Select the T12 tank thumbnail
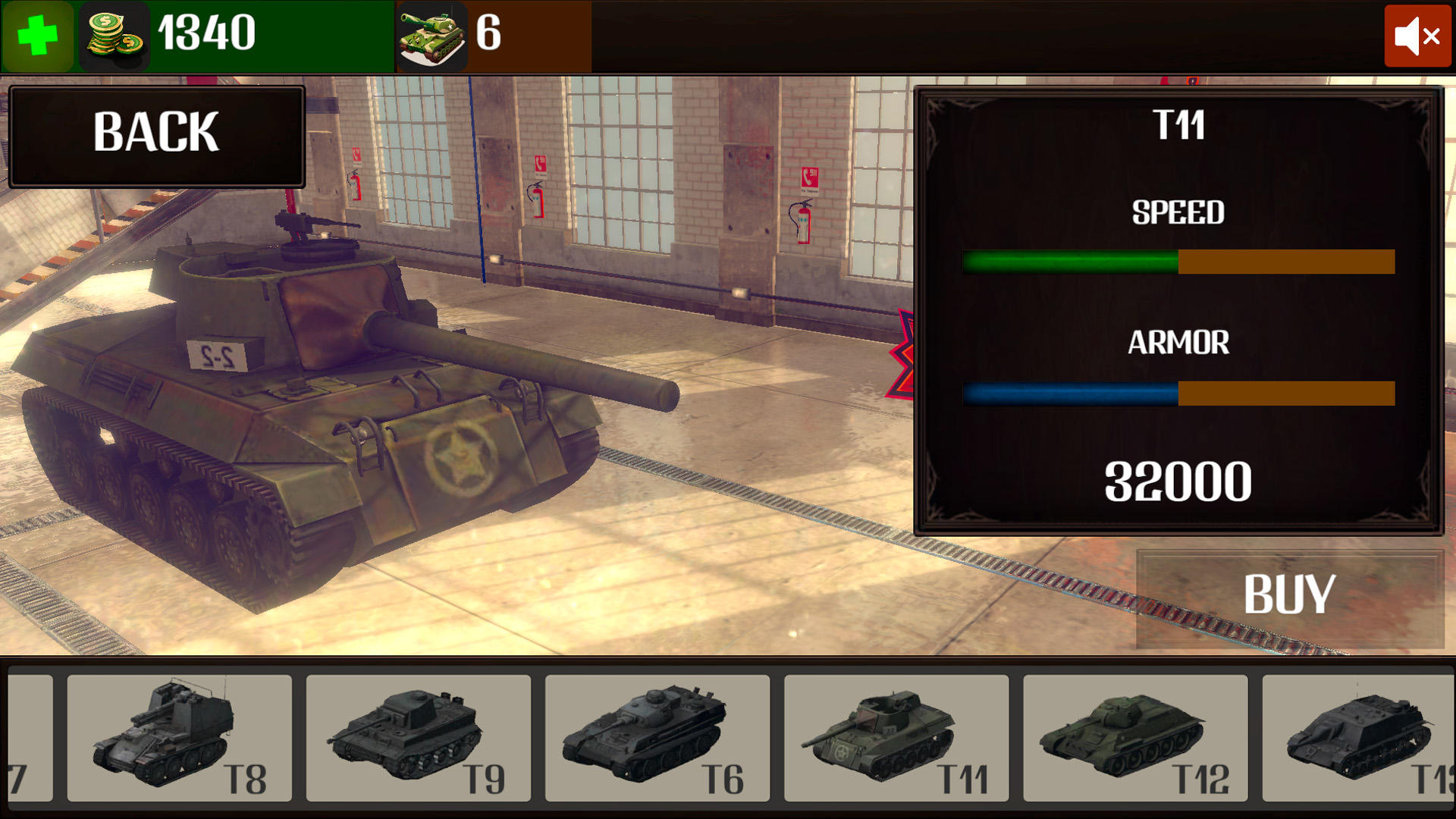 [1134, 737]
